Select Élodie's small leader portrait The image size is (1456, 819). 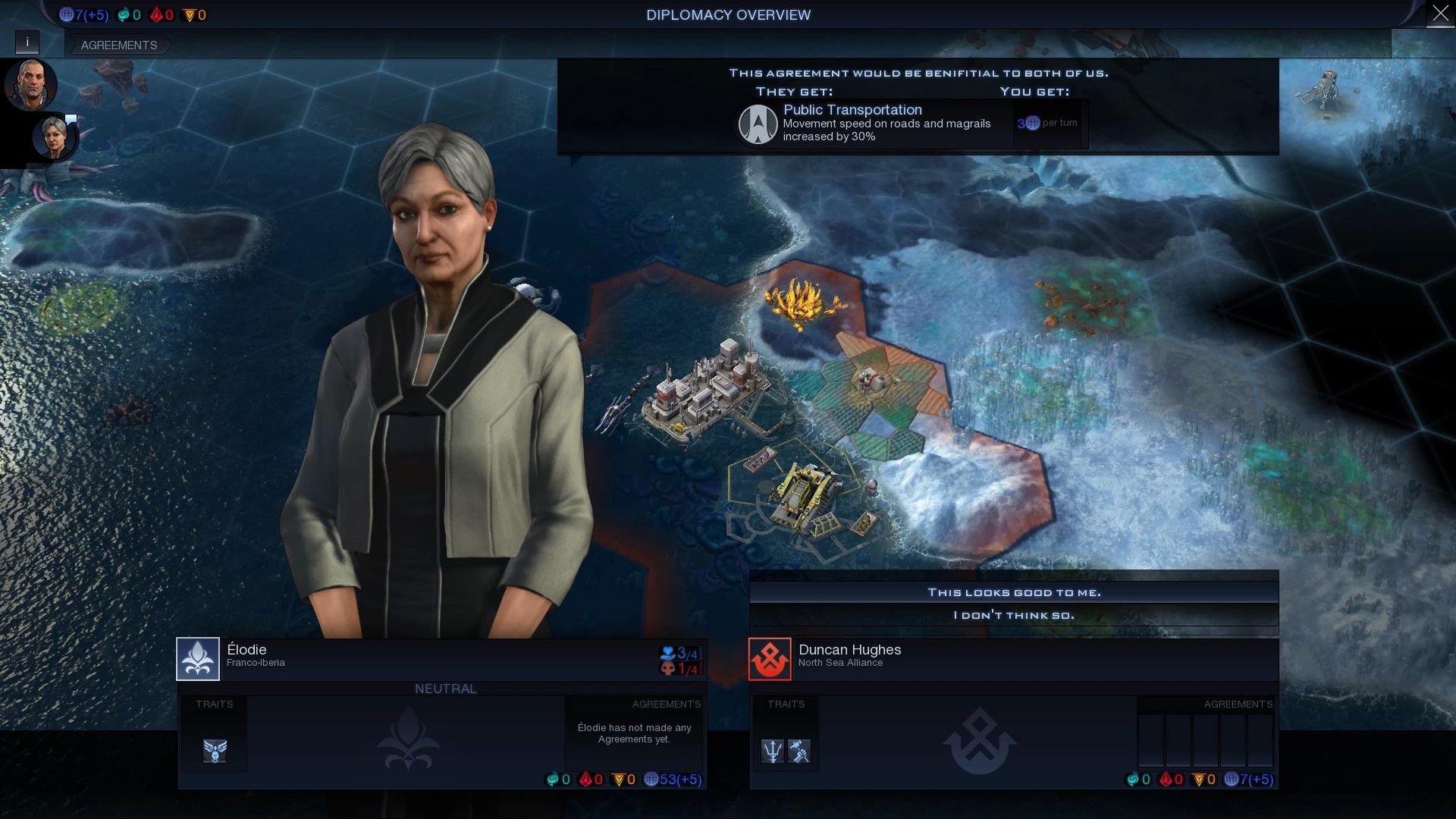[53, 136]
